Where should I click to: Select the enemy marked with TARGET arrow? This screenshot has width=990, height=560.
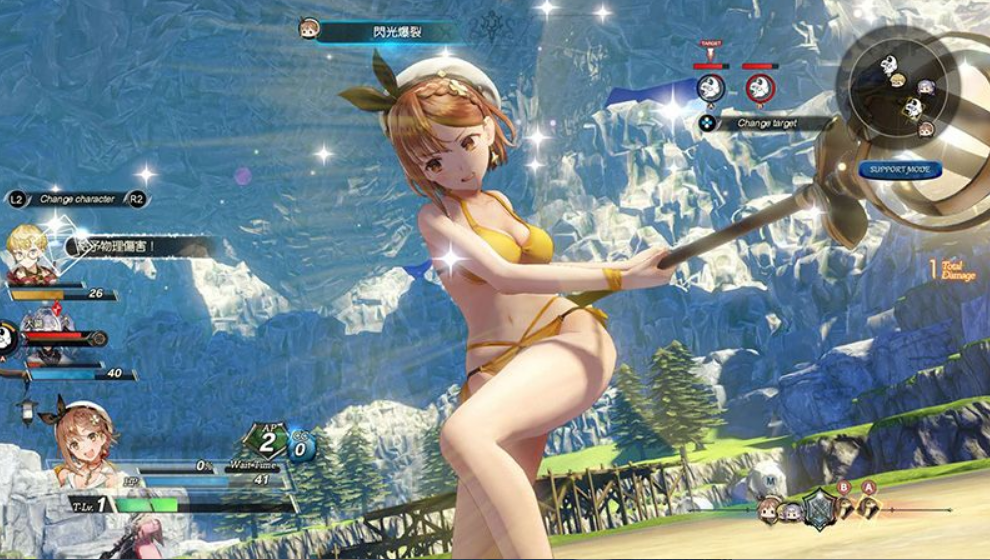click(710, 87)
